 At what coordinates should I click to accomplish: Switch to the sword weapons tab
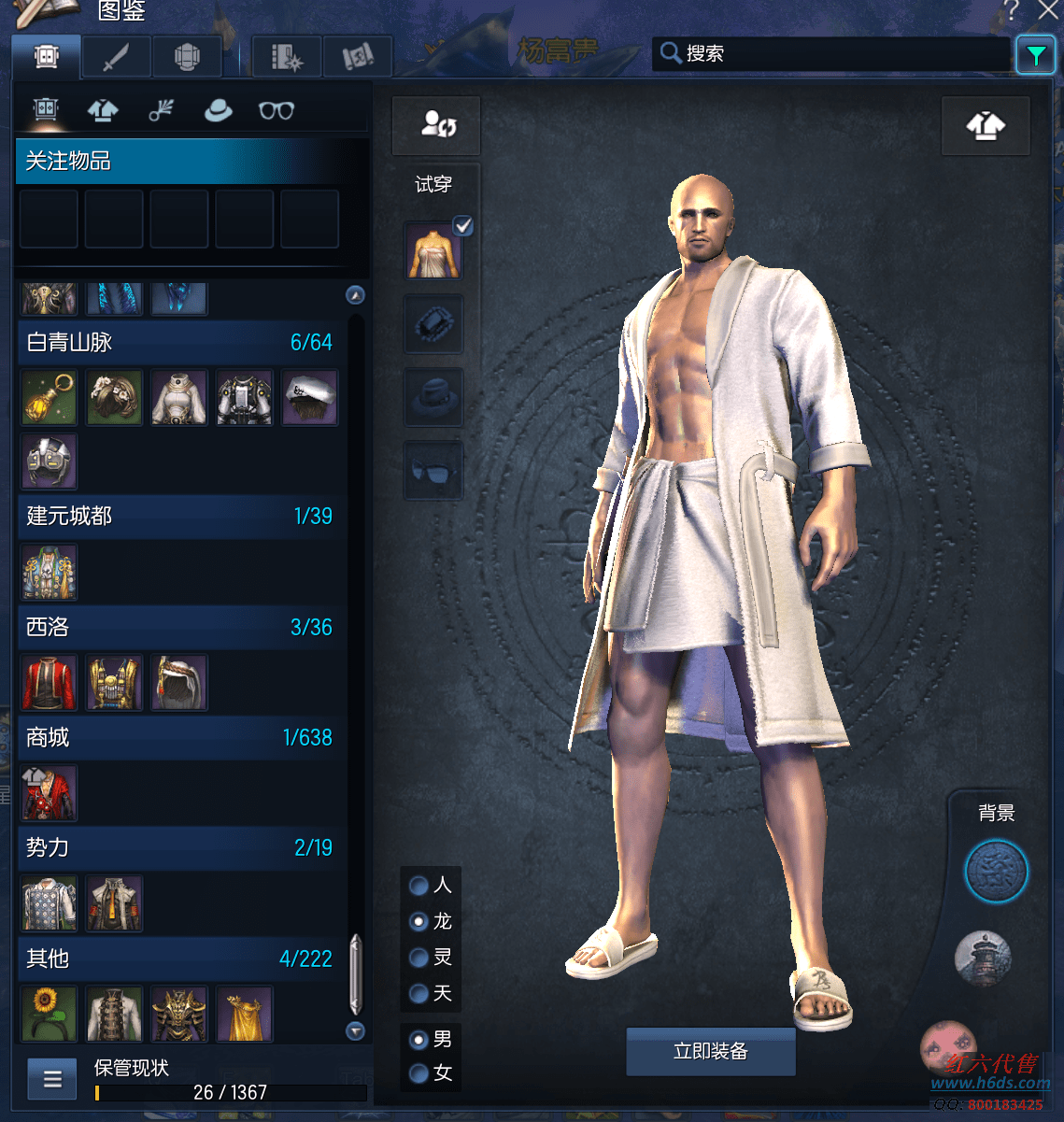pos(116,58)
